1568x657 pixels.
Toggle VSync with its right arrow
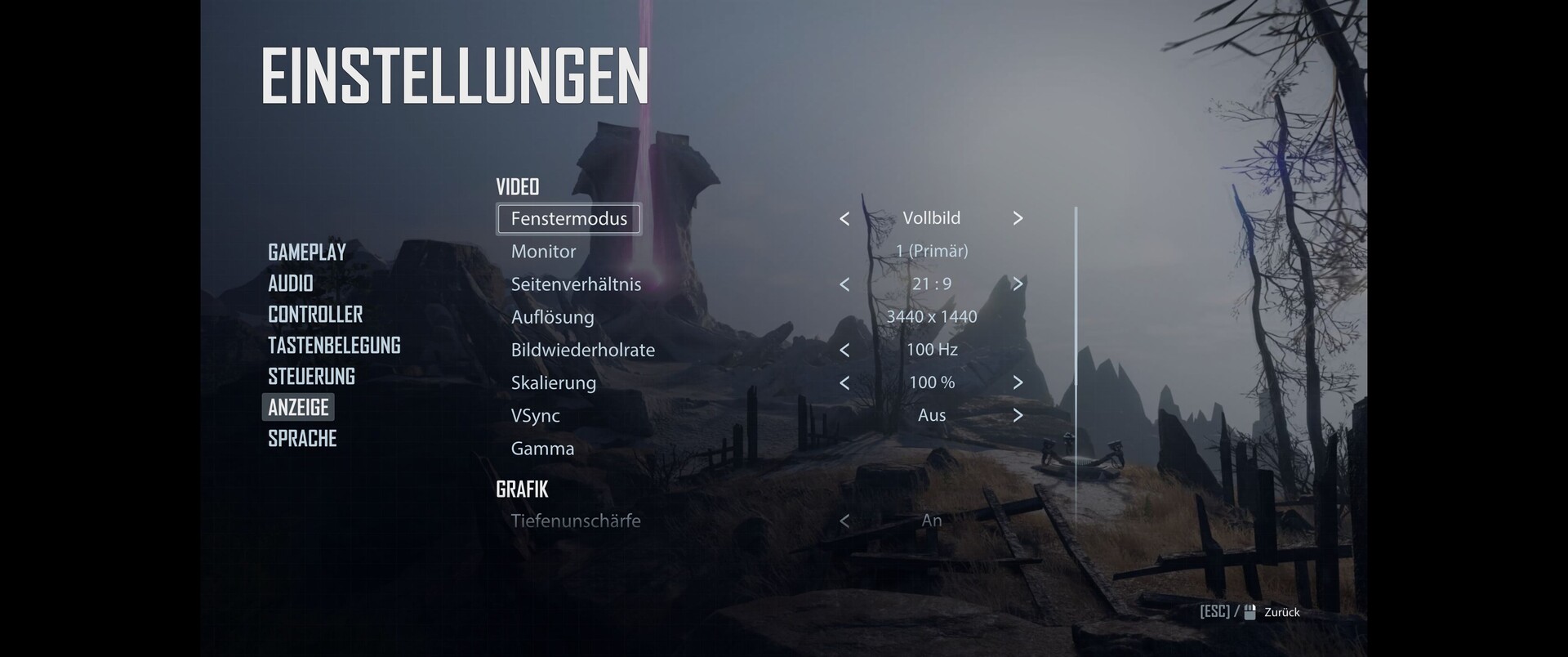pyautogui.click(x=1018, y=415)
